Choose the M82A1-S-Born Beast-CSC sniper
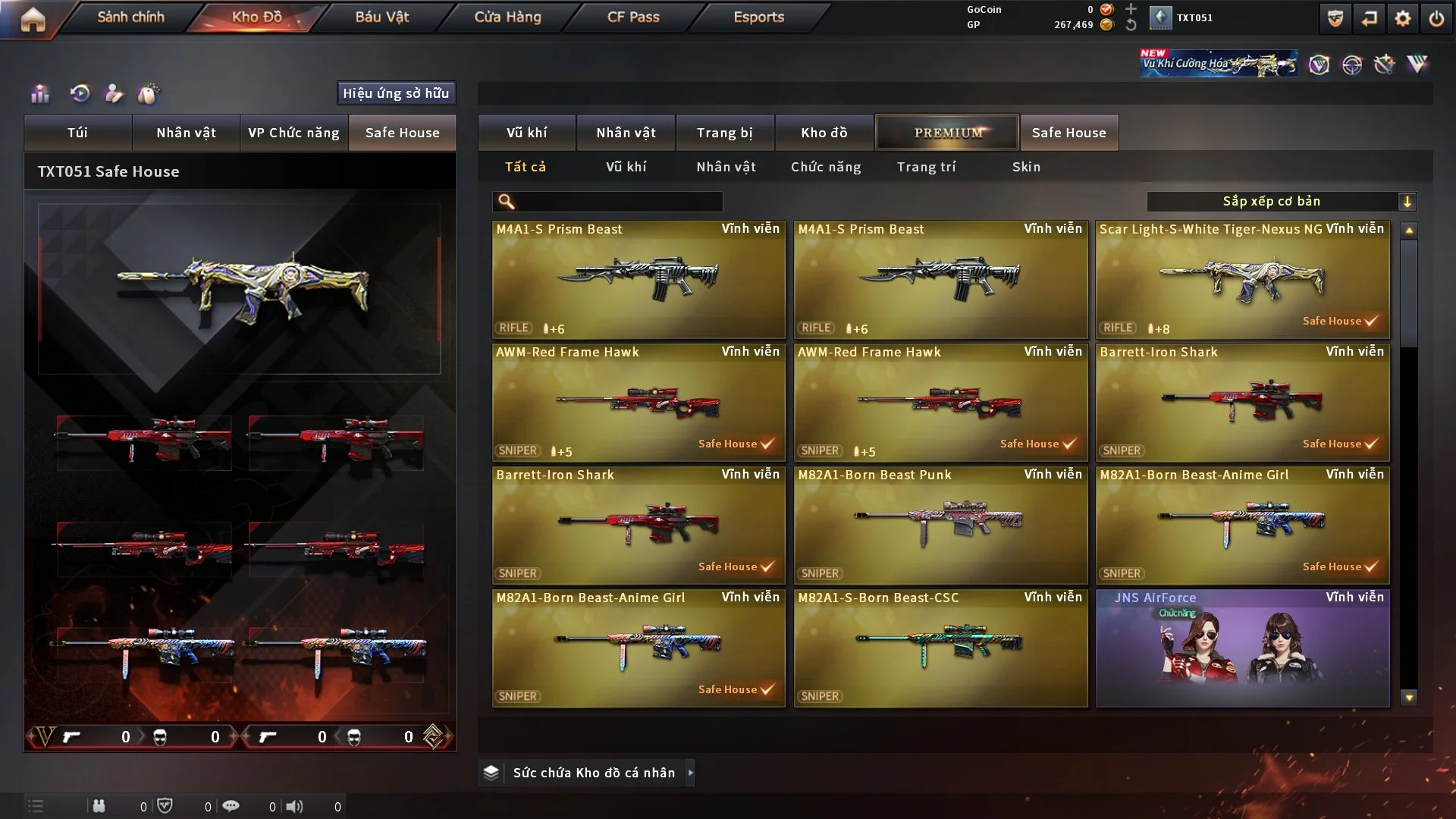The width and height of the screenshot is (1456, 819). (940, 648)
